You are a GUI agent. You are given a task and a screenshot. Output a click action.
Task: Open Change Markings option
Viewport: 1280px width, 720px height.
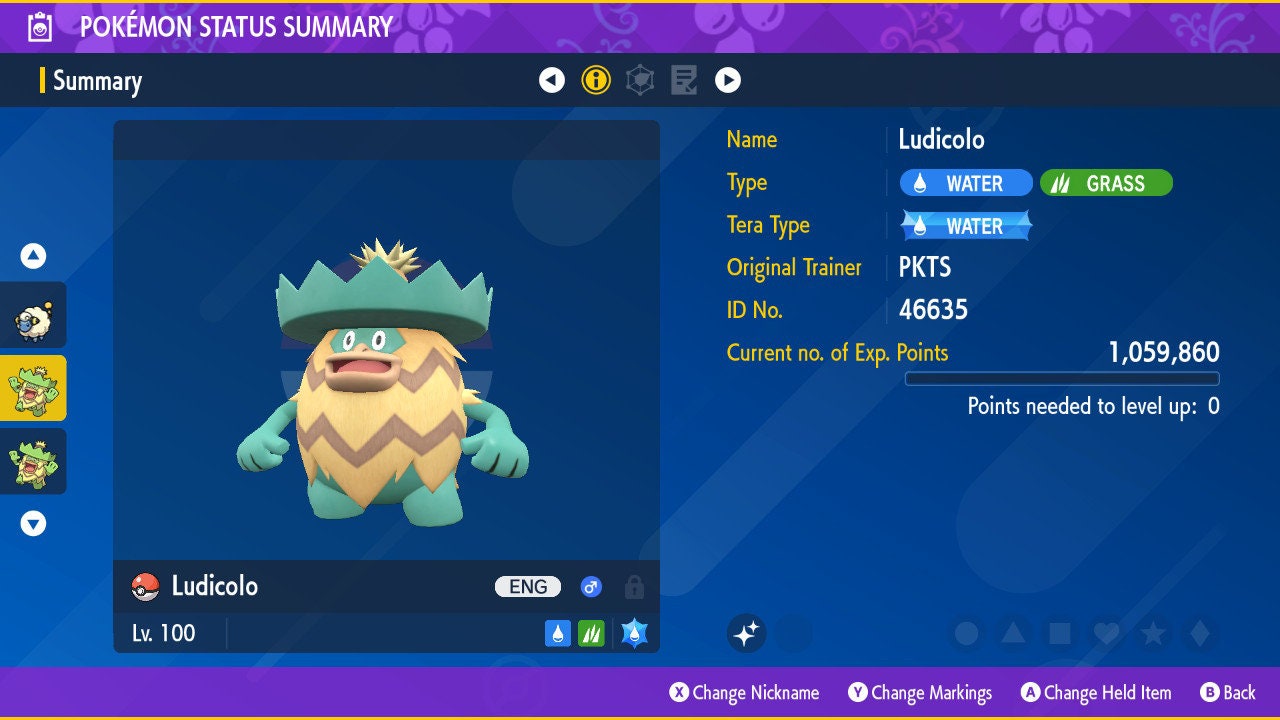[920, 692]
